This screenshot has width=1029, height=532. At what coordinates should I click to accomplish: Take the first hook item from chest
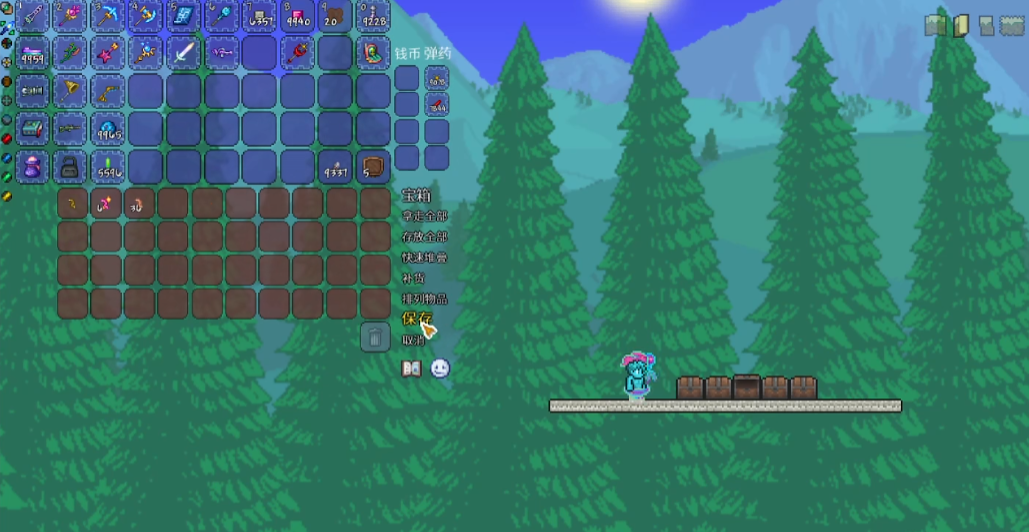point(72,204)
